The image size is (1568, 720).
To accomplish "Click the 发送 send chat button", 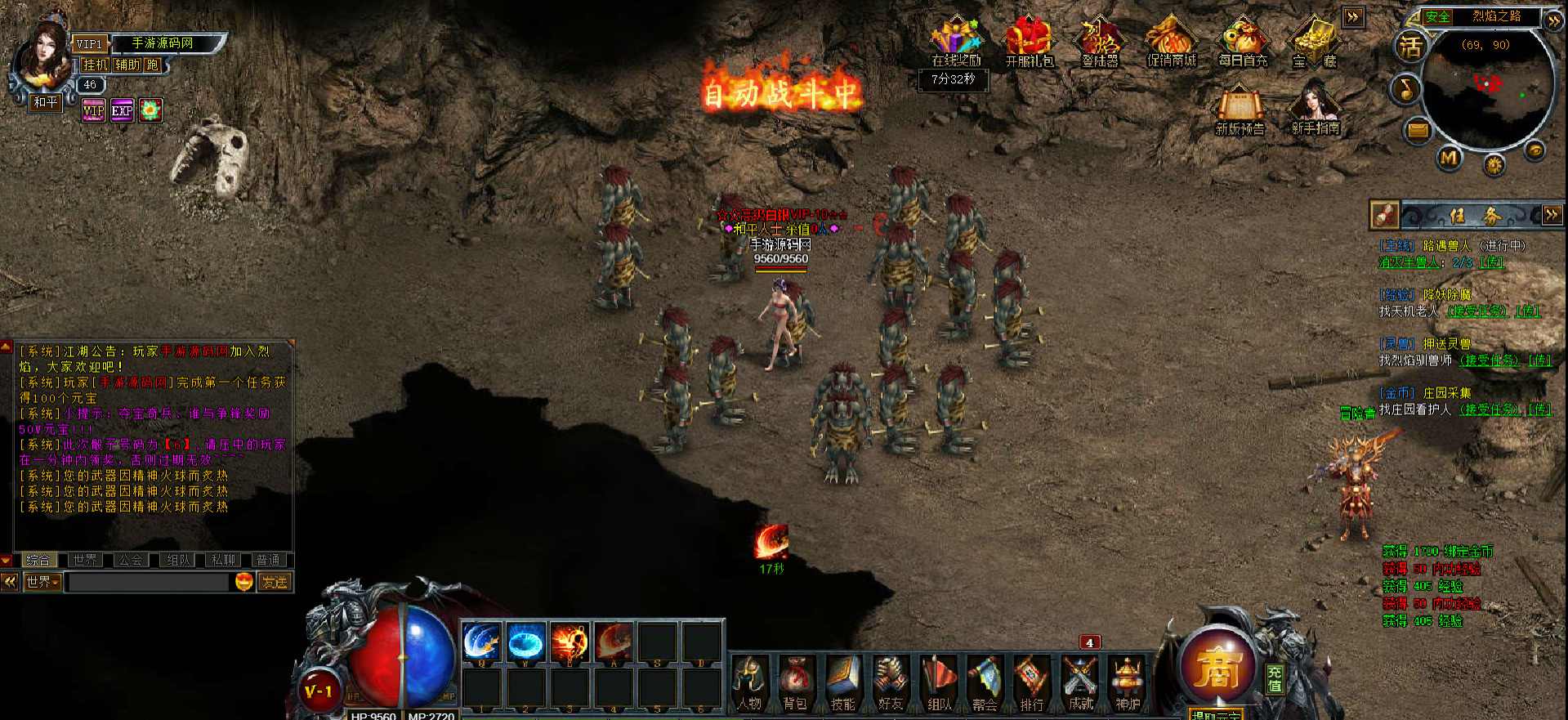I will click(275, 582).
